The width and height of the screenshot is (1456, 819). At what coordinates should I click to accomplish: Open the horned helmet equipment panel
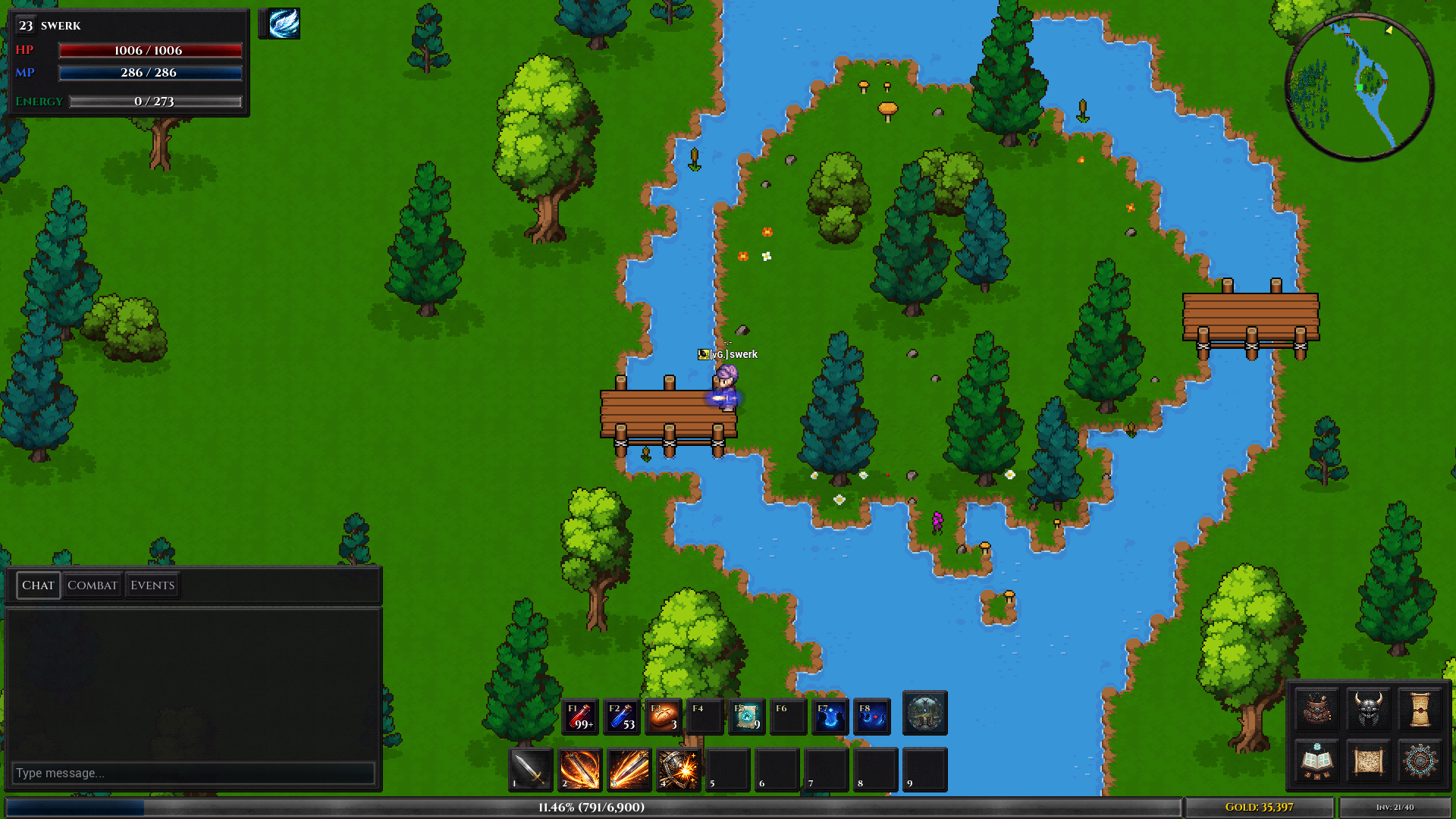click(x=1369, y=709)
